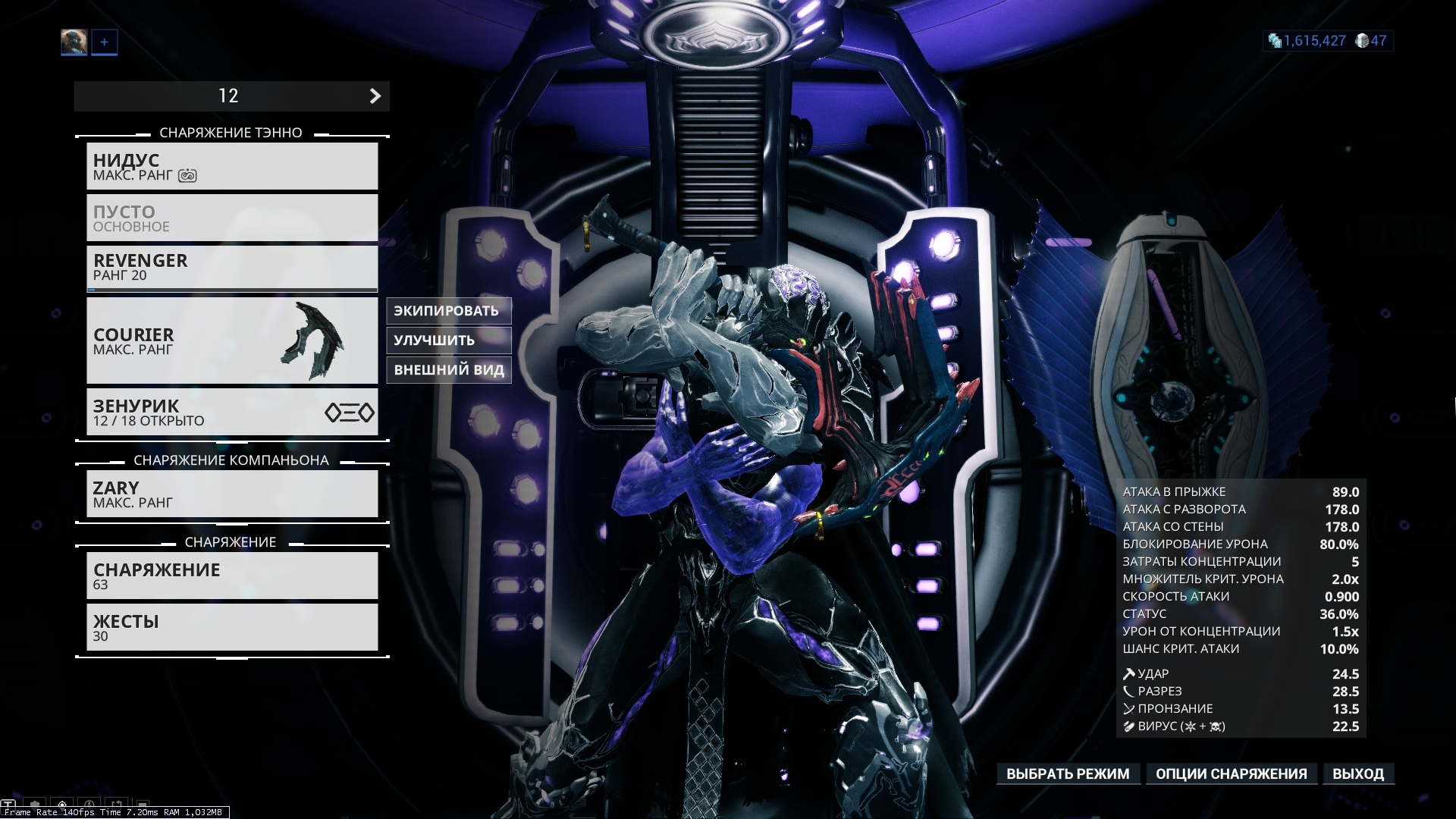Click the Выбрать режим button
1456x819 pixels.
click(x=1068, y=774)
